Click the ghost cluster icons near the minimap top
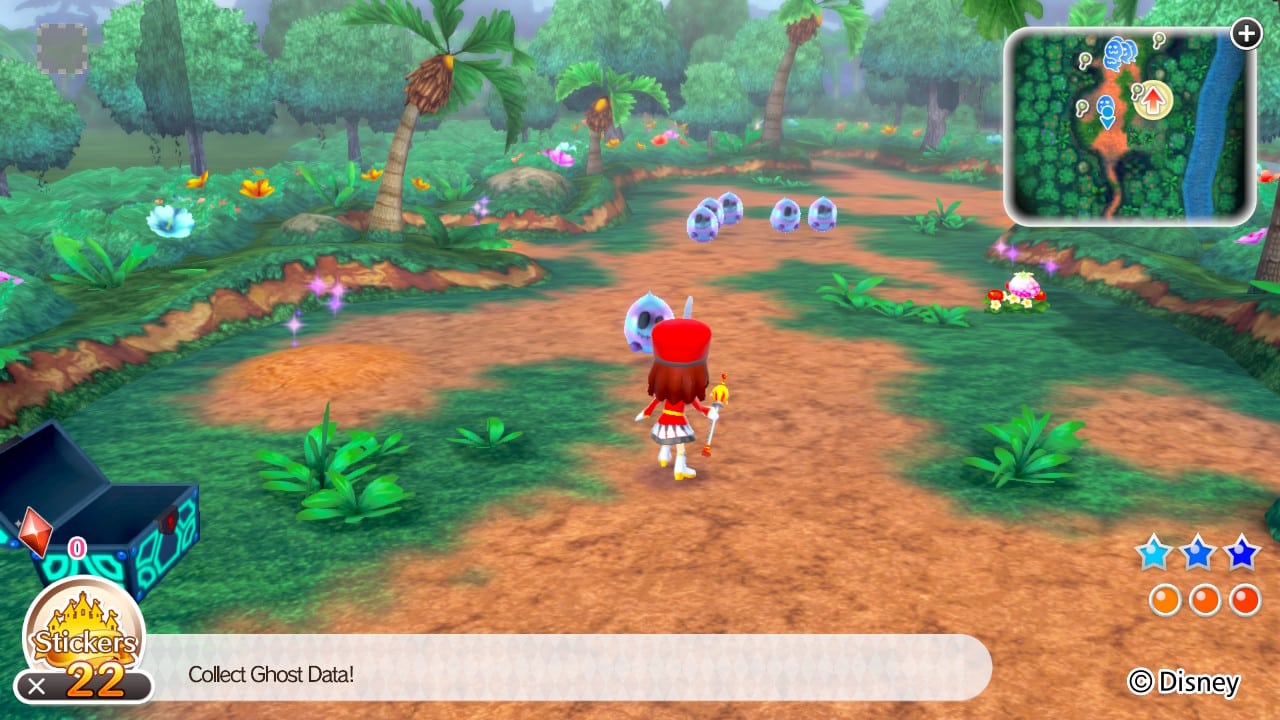The width and height of the screenshot is (1280, 720). (x=1120, y=53)
